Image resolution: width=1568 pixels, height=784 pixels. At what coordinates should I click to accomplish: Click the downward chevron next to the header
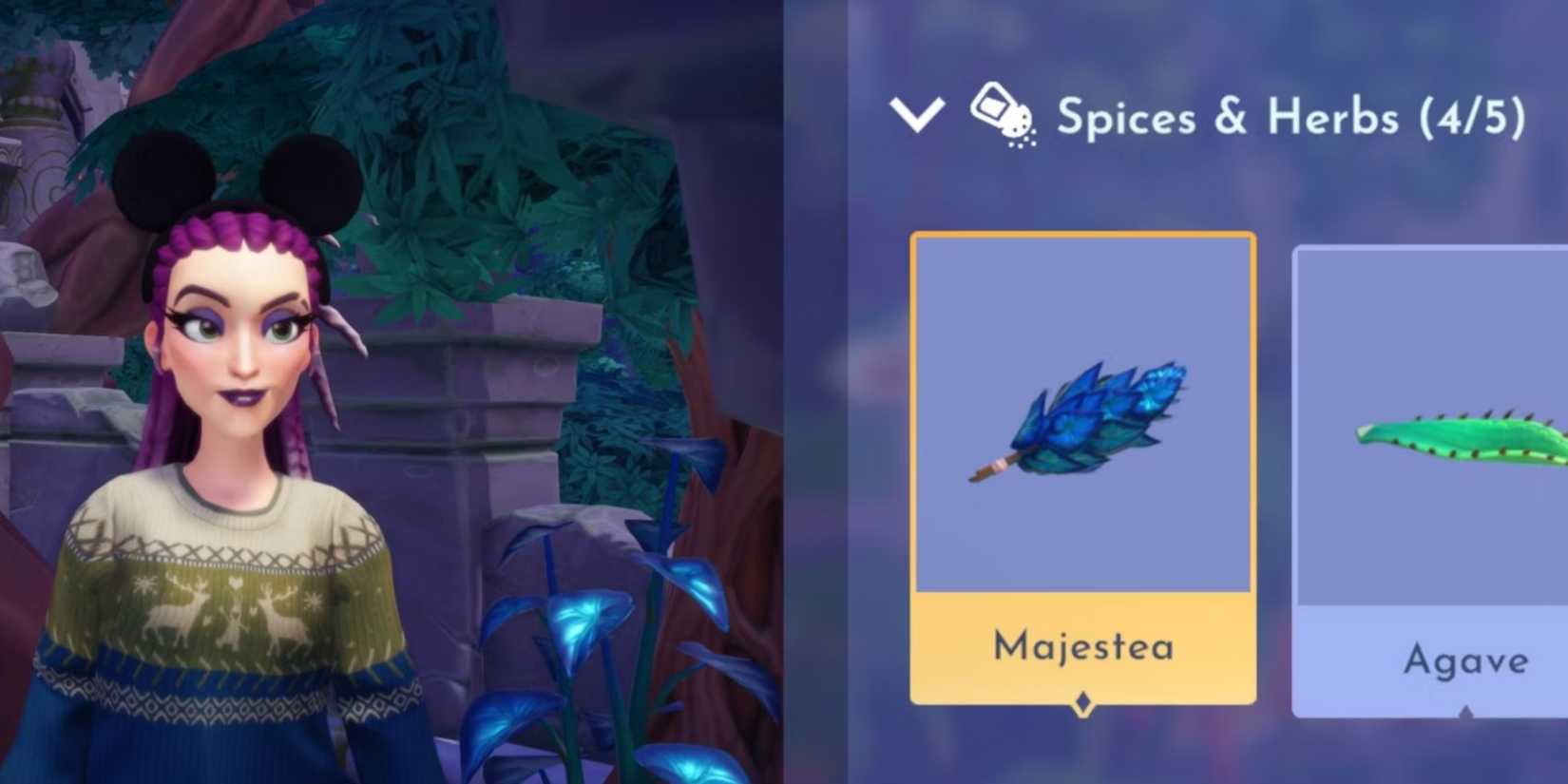click(x=915, y=116)
